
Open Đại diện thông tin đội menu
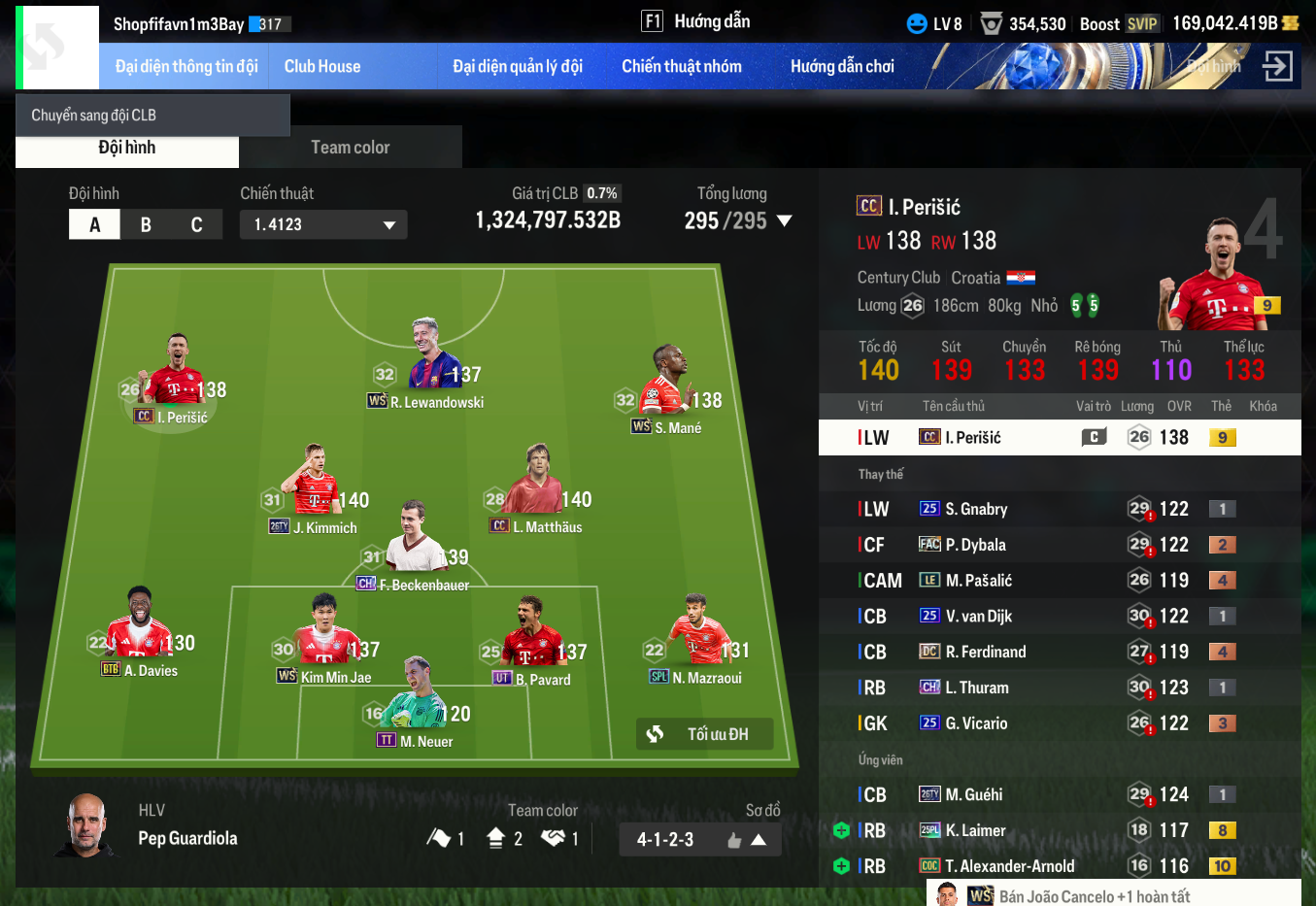[186, 67]
